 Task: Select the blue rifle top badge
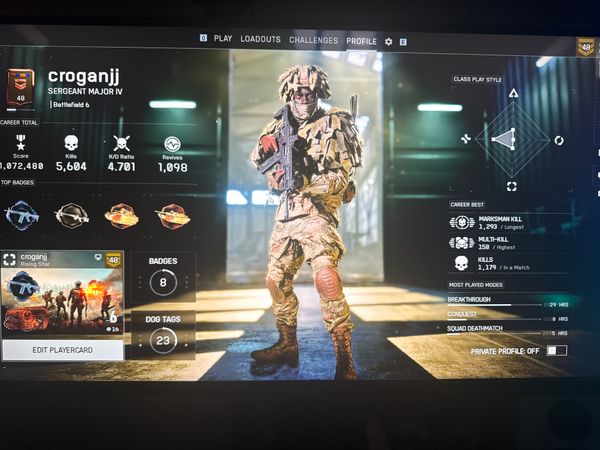click(x=22, y=214)
